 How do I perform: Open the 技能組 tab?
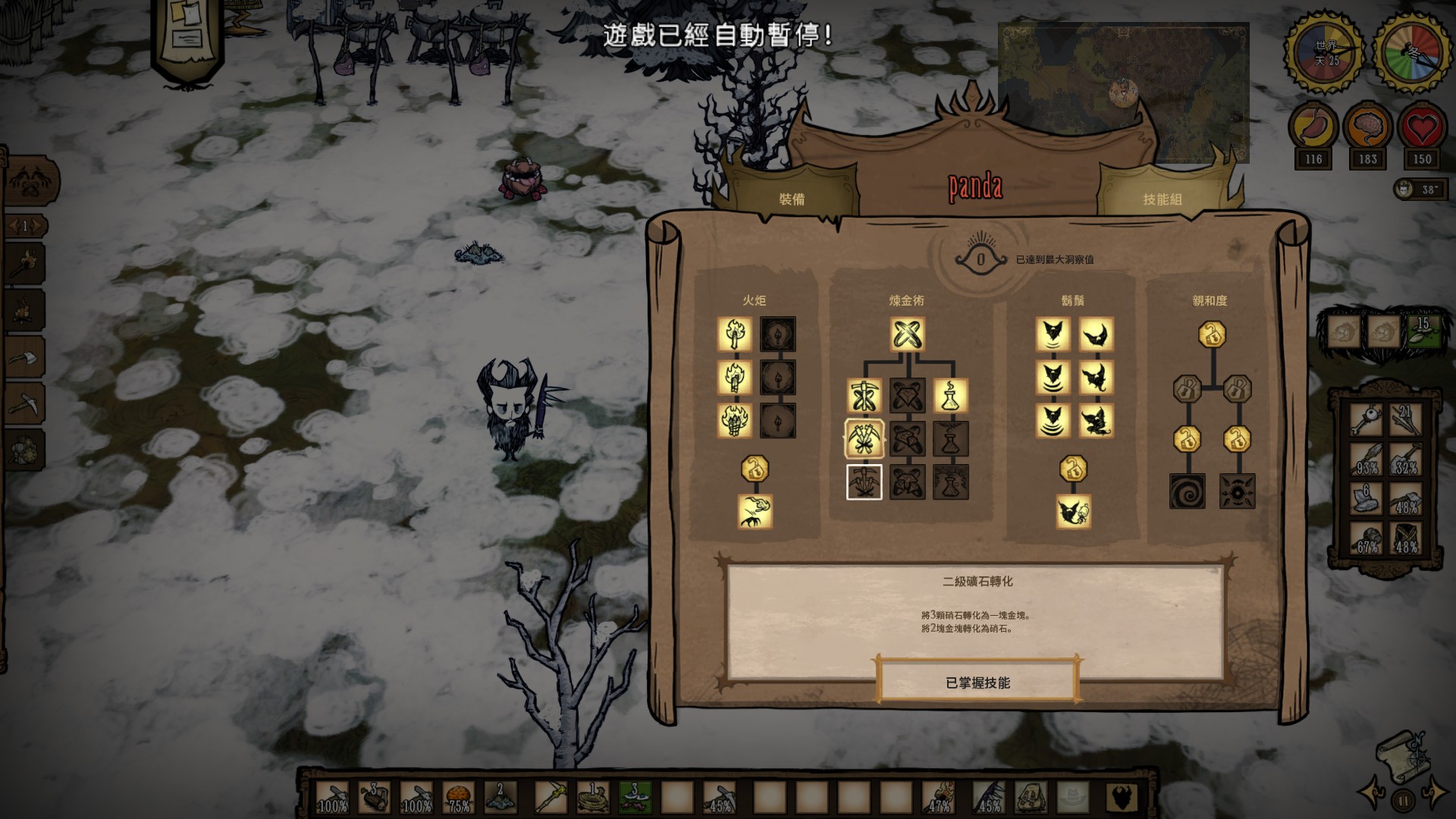coord(1162,199)
